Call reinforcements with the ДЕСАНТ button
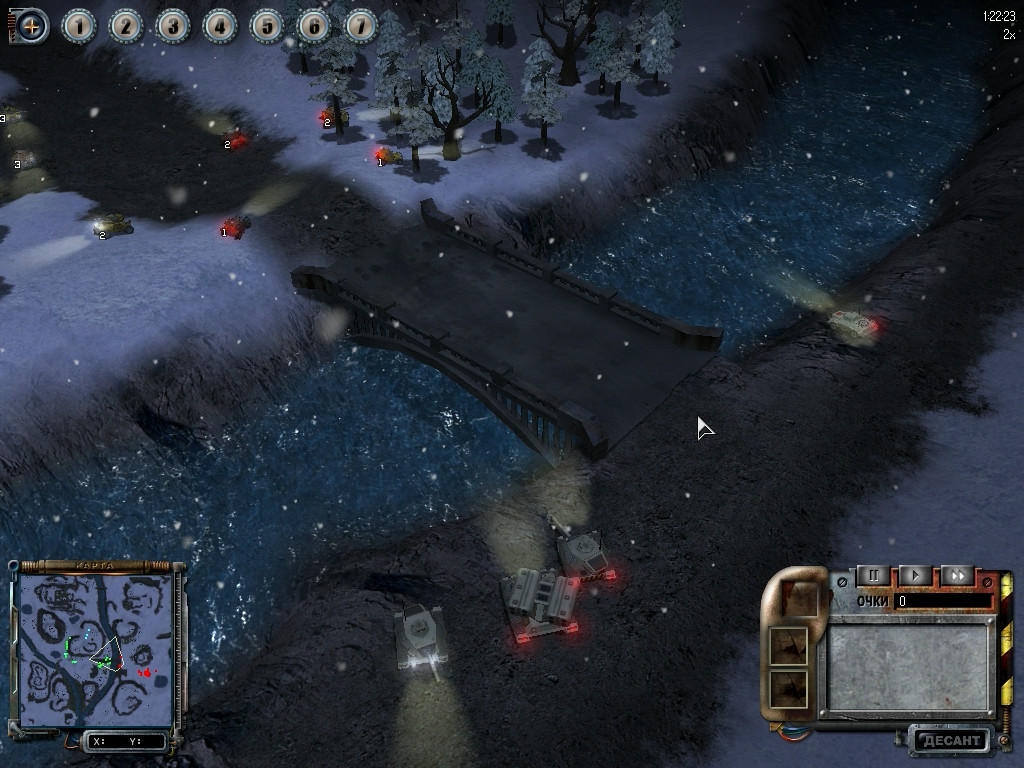This screenshot has width=1024, height=768. (949, 741)
